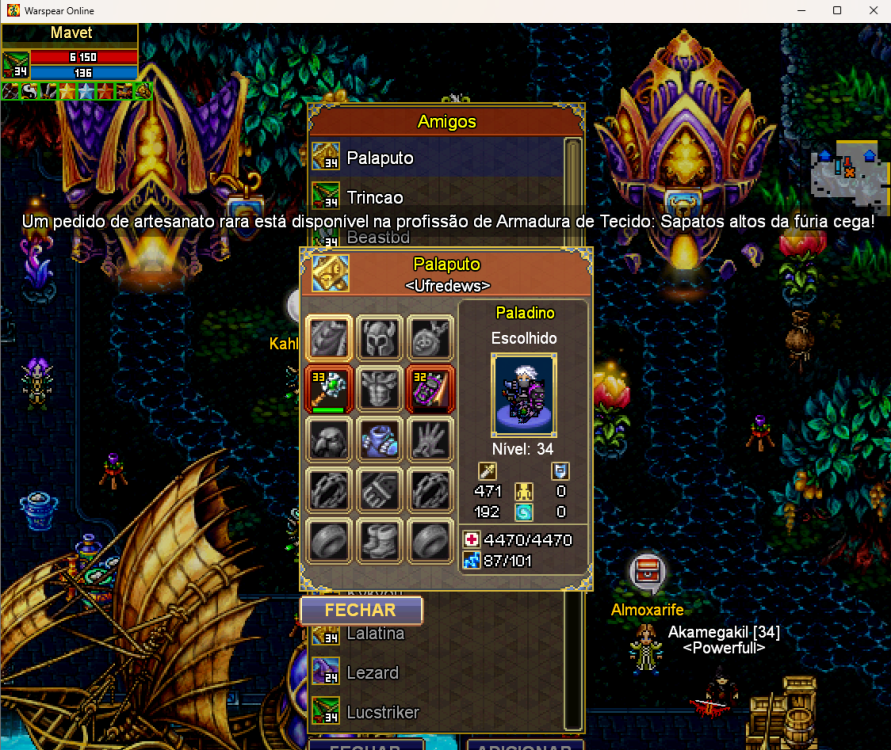
Task: Click the Paladino character portrait
Action: click(x=523, y=393)
